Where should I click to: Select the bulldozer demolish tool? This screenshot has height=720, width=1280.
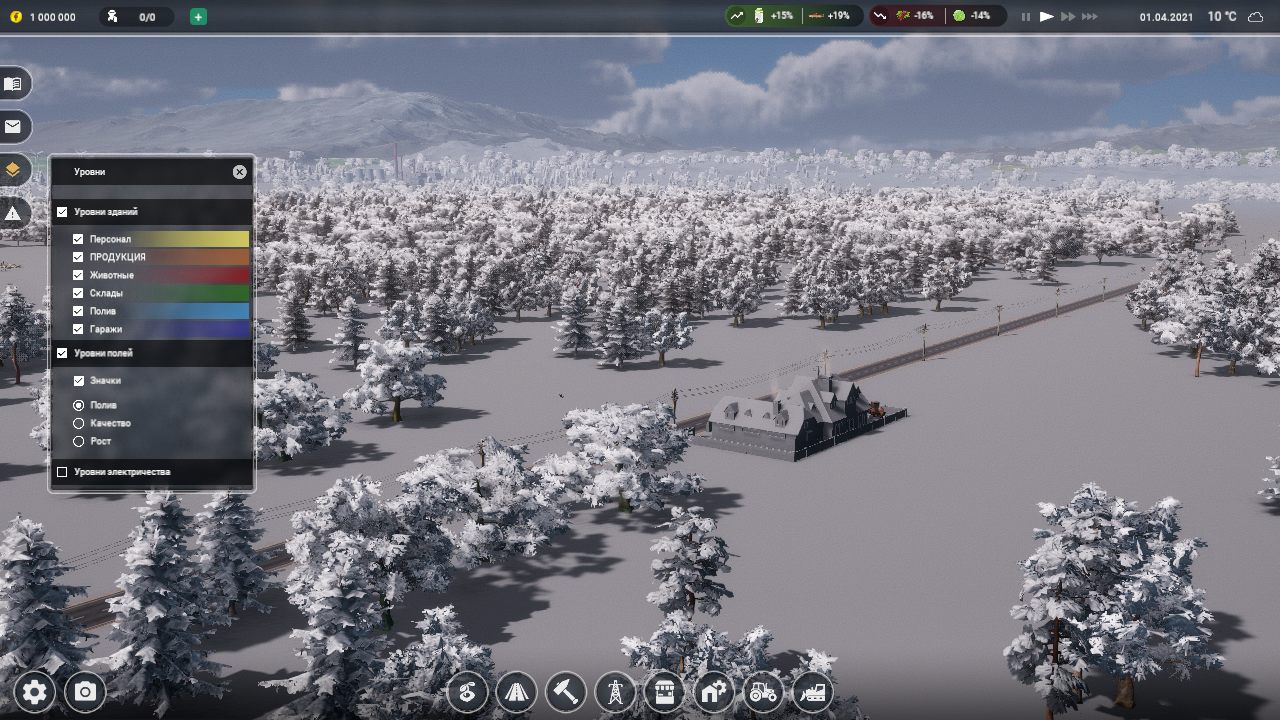tap(811, 691)
